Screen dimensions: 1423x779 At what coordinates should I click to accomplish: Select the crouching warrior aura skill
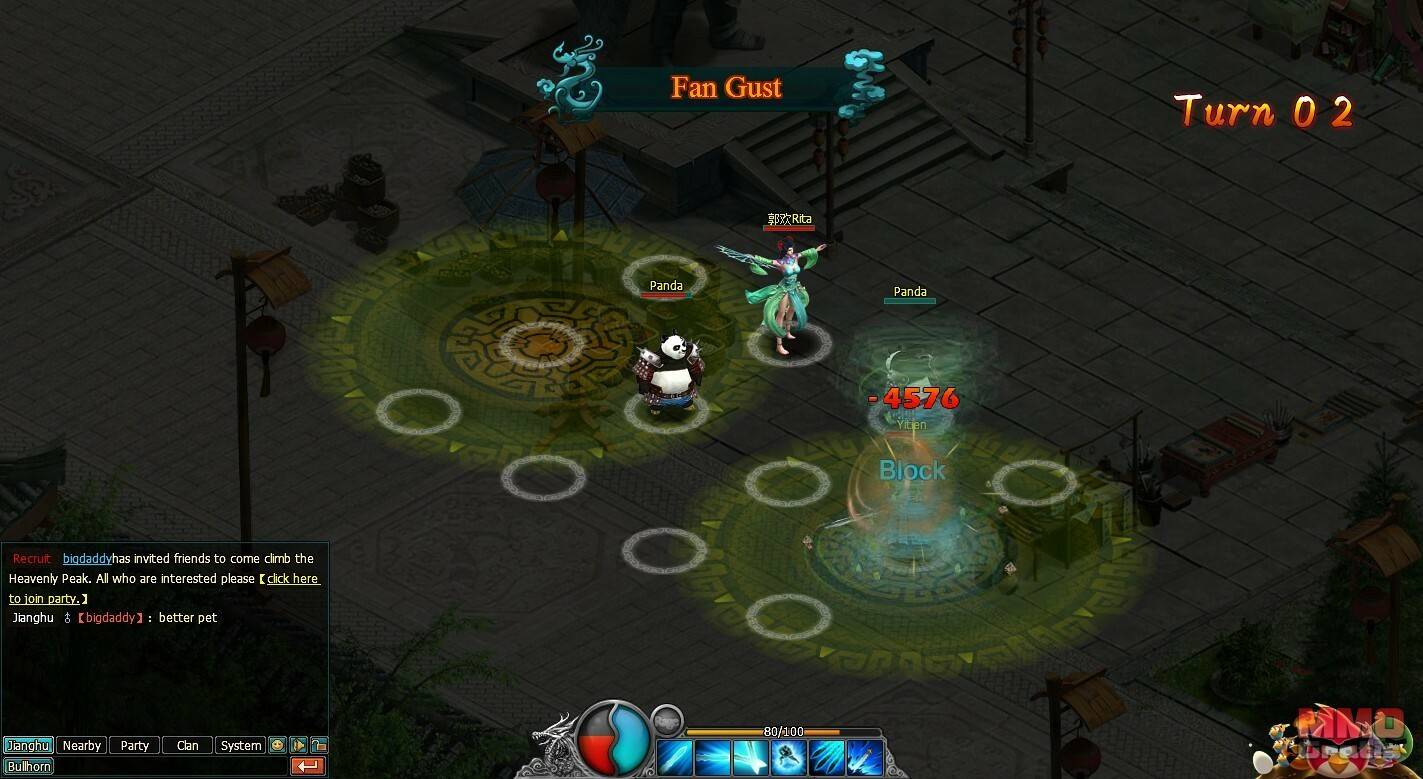click(x=789, y=758)
